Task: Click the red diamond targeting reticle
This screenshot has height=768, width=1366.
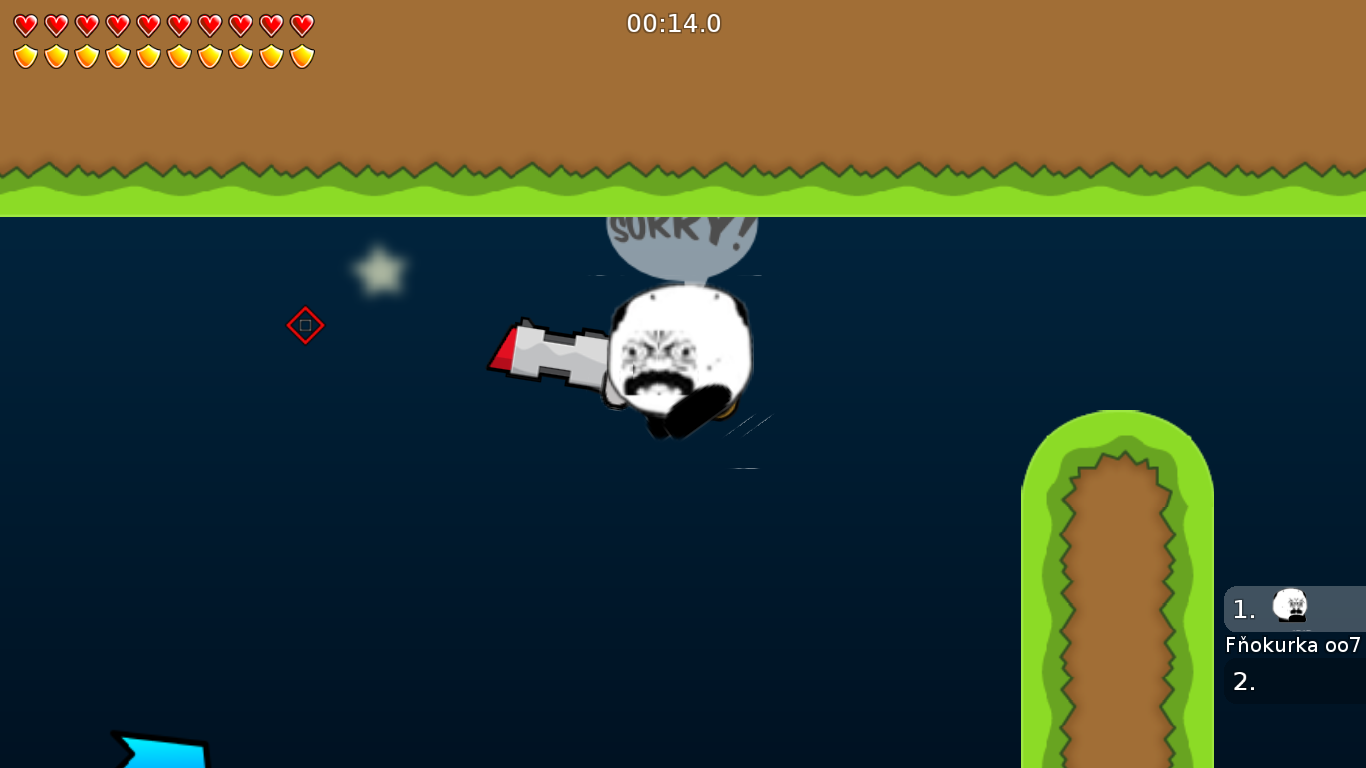Action: [x=306, y=324]
